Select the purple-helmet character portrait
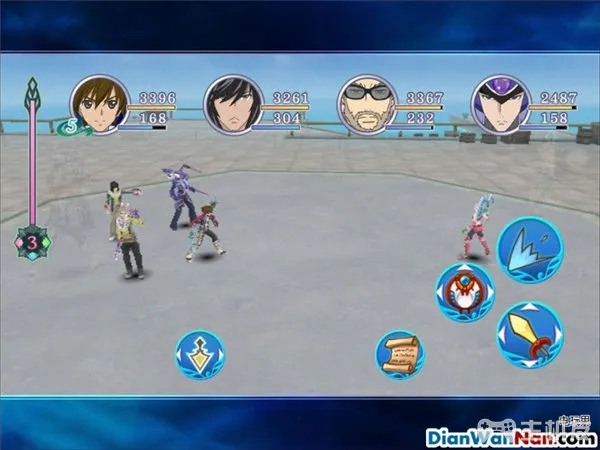600x450 pixels. coord(500,104)
